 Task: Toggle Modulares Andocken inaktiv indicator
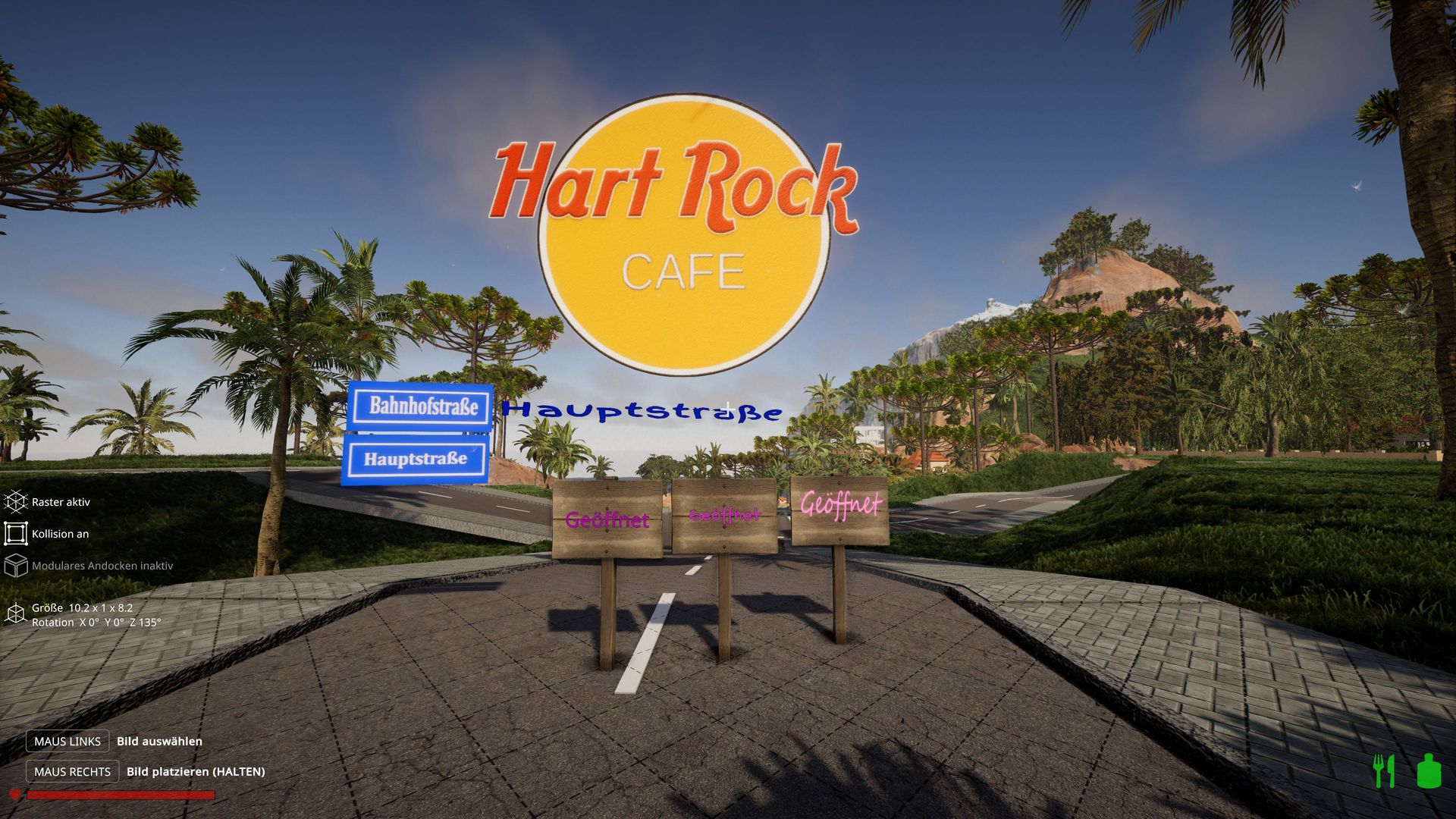pos(15,566)
